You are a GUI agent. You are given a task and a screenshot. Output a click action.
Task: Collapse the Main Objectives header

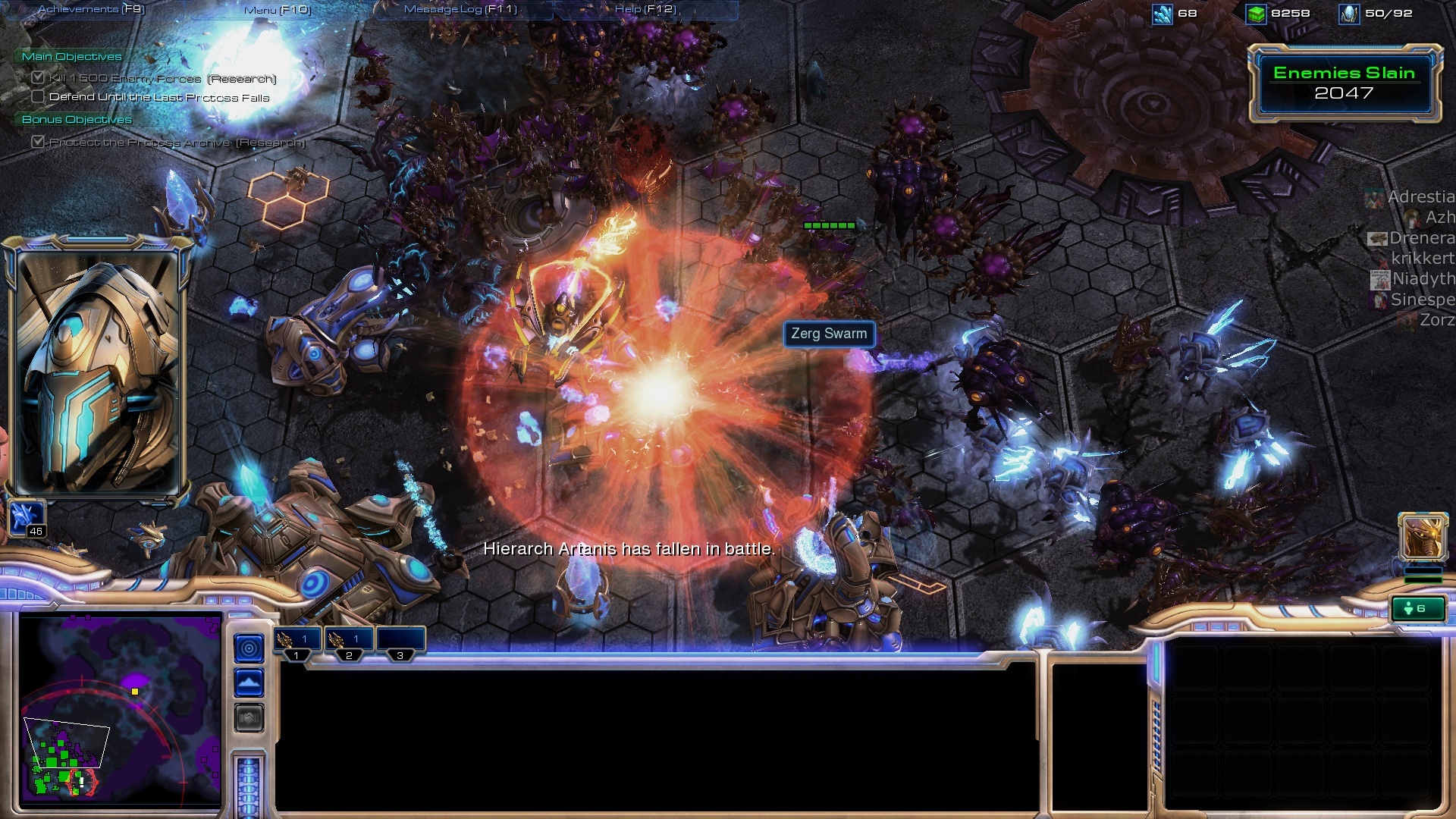point(71,56)
